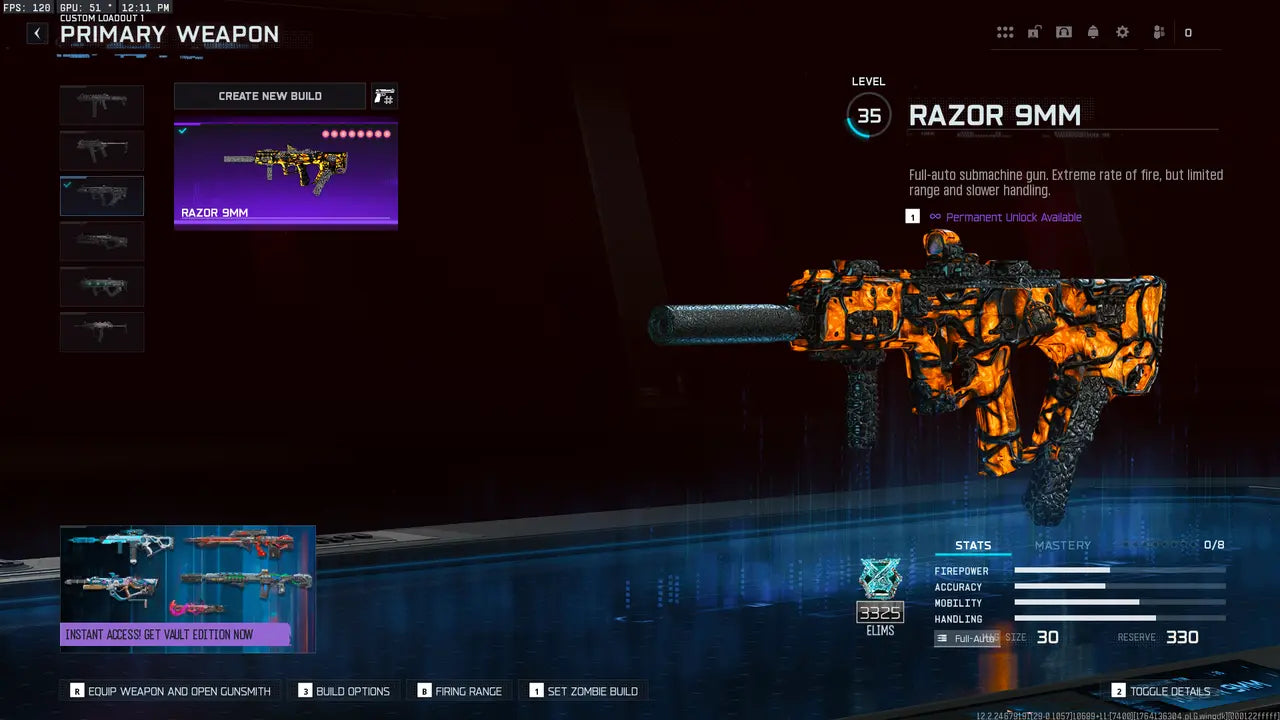Select the third weapon in the sidebar
Image resolution: width=1280 pixels, height=720 pixels.
pos(101,196)
